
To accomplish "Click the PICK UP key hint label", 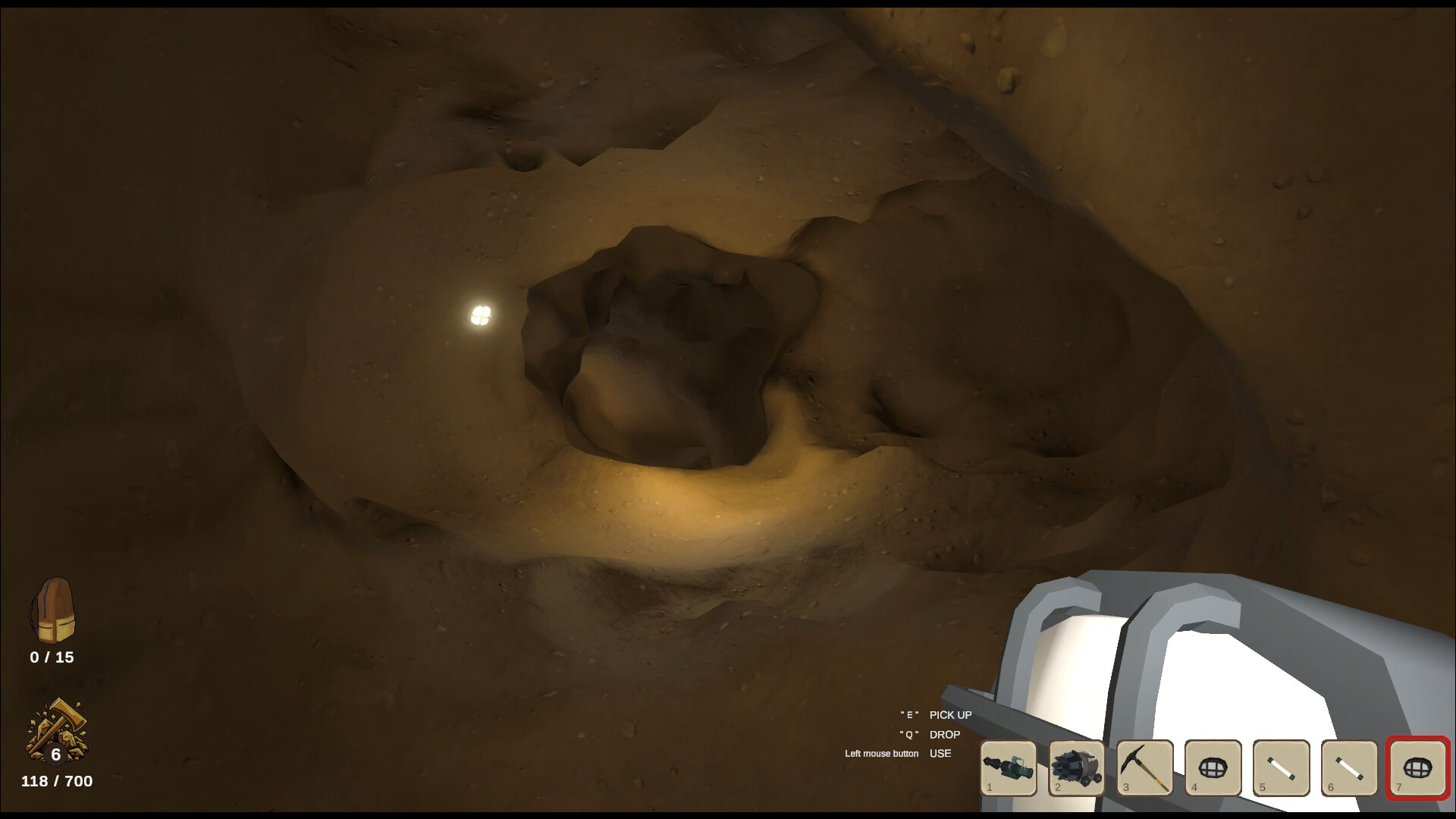I will (x=950, y=715).
